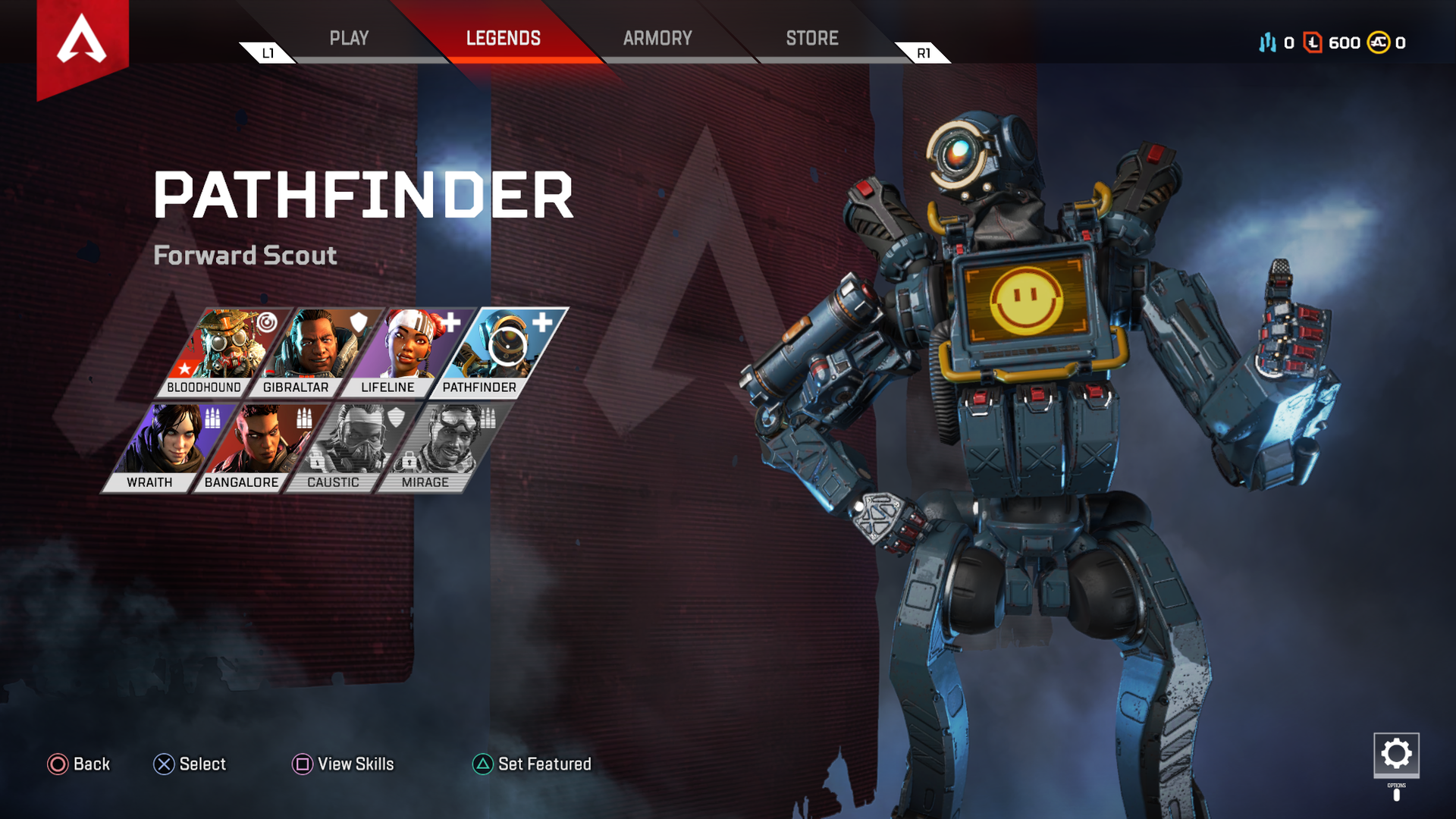Choose Set Featured for this legend
Screen dimensions: 1456x819
(532, 764)
